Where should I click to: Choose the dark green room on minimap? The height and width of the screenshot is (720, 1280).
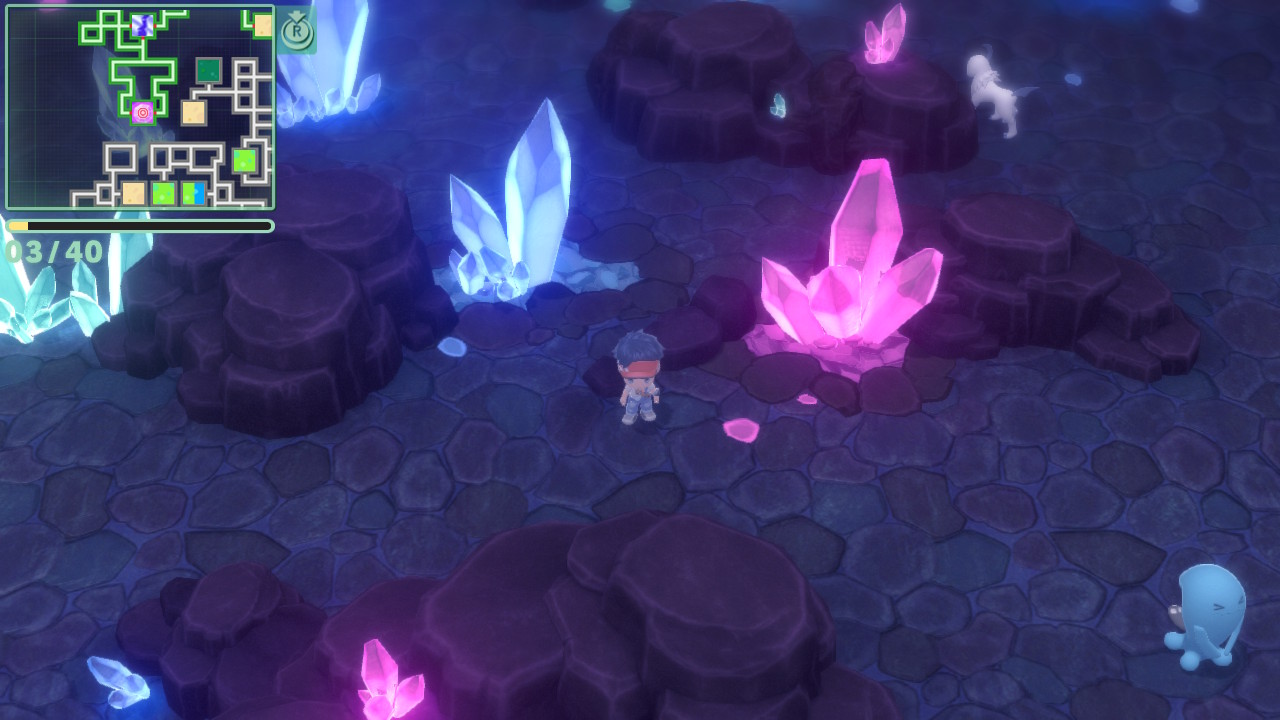pos(208,70)
